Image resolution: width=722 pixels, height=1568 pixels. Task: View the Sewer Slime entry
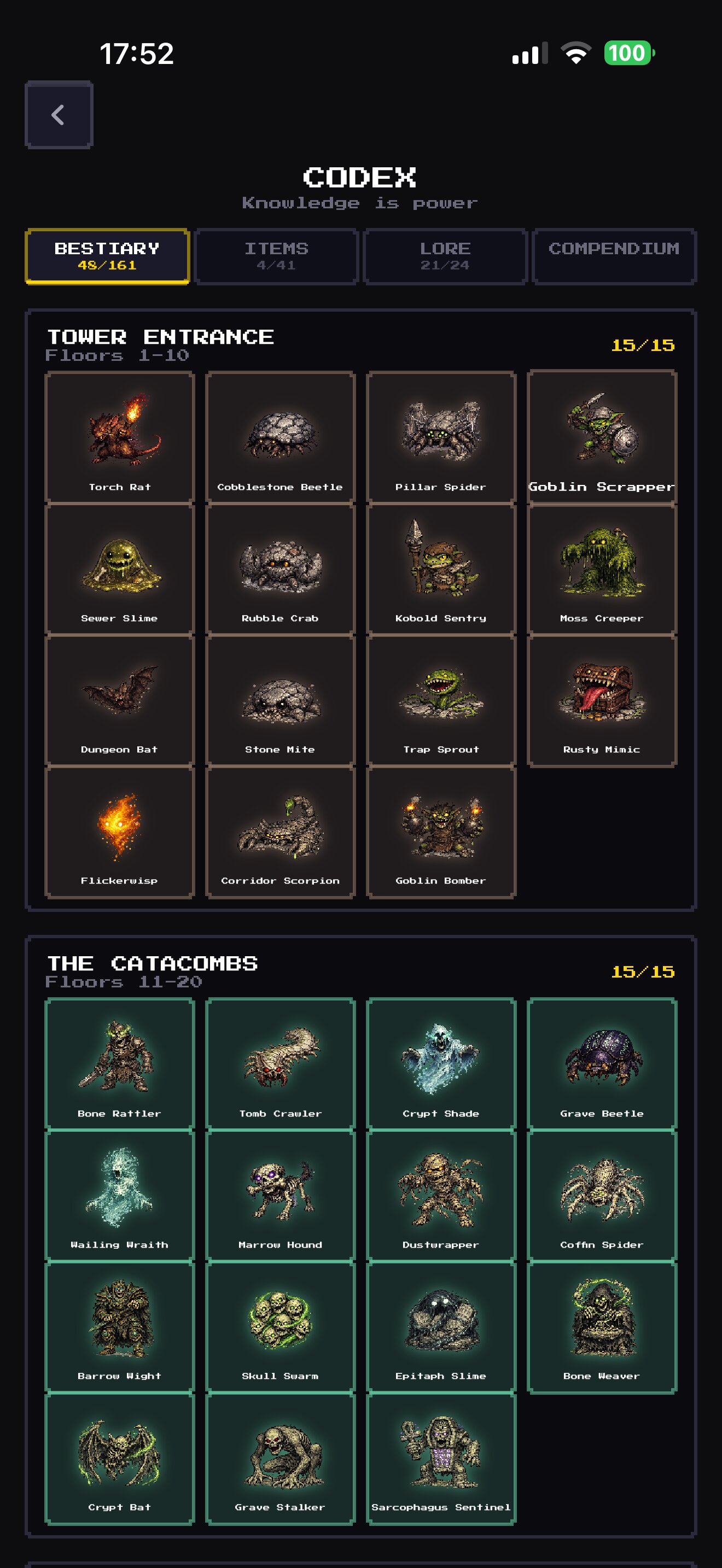point(120,569)
